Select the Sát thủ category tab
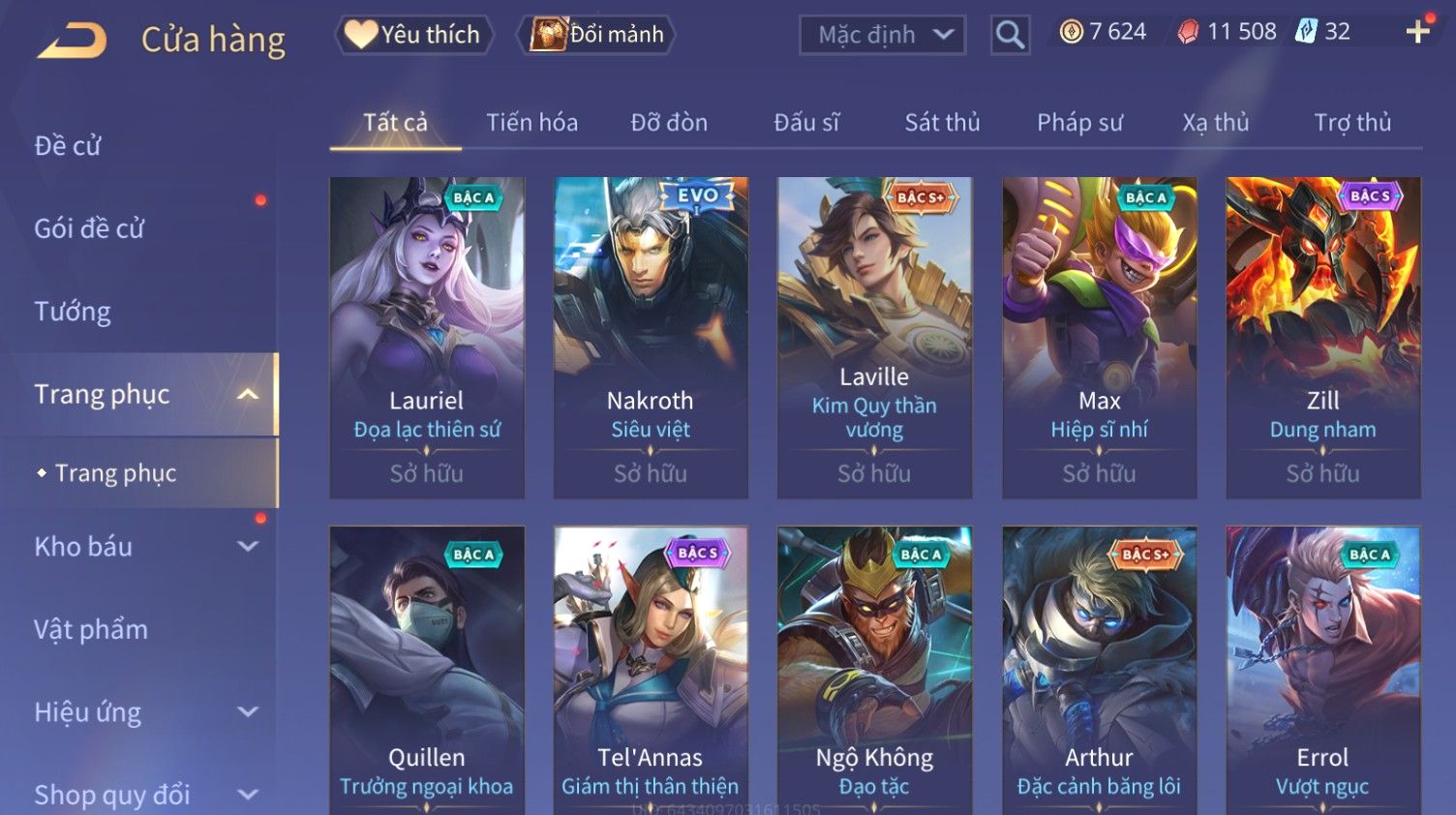This screenshot has height=815, width=1456. point(942,123)
